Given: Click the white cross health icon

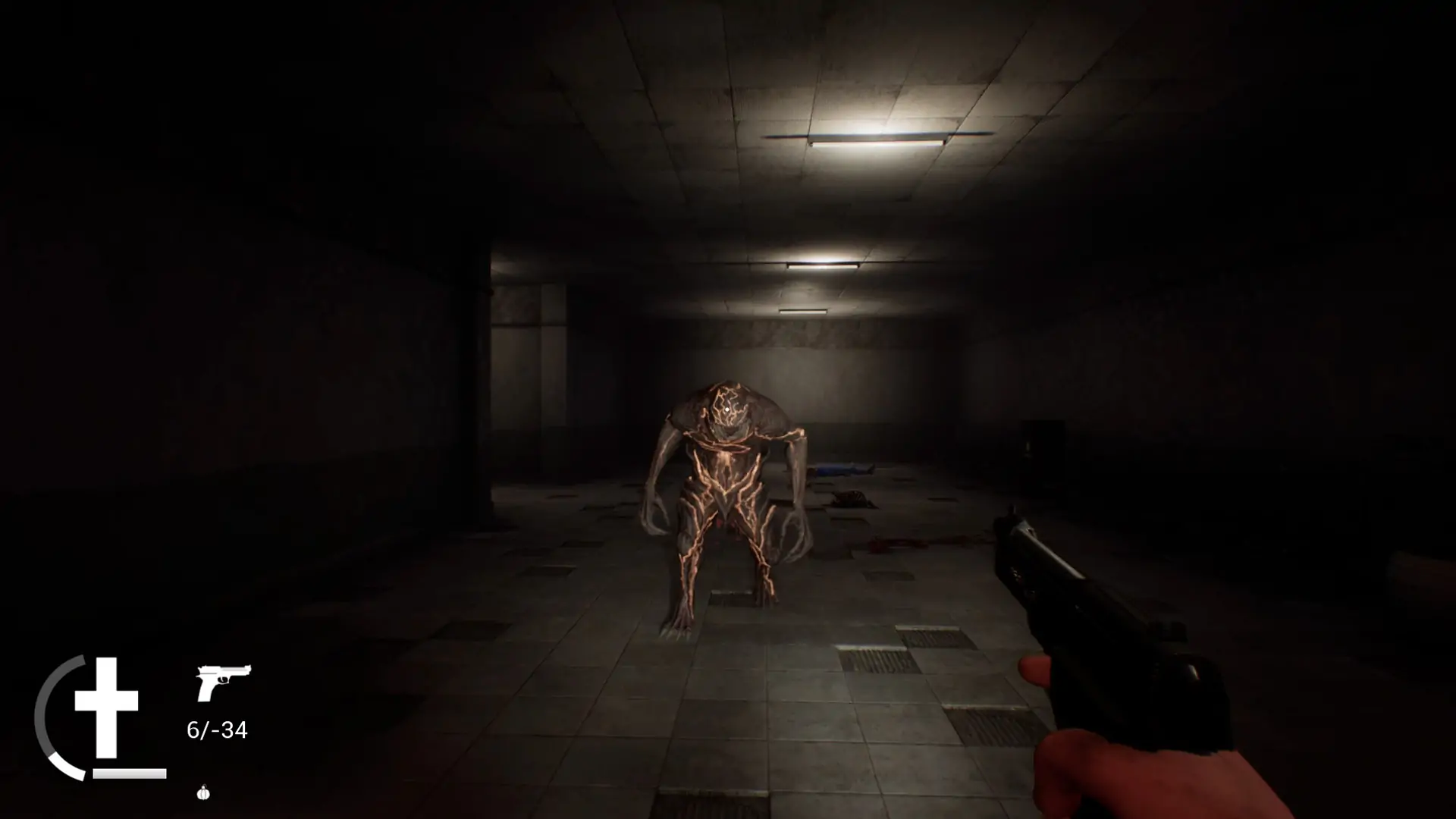Looking at the screenshot, I should coord(107,707).
